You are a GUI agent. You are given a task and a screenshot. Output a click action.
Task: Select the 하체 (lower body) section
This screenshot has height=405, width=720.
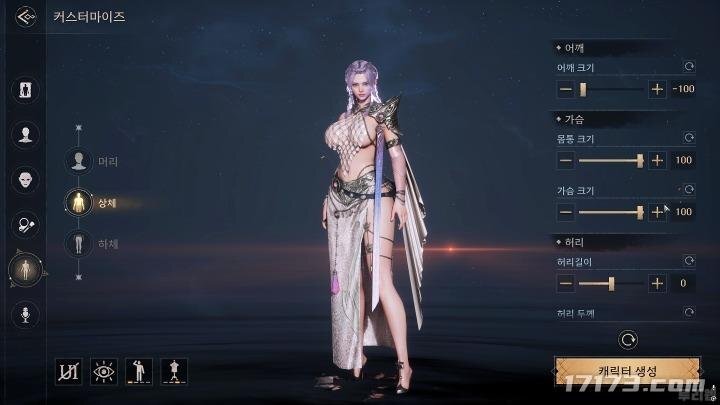pos(77,243)
